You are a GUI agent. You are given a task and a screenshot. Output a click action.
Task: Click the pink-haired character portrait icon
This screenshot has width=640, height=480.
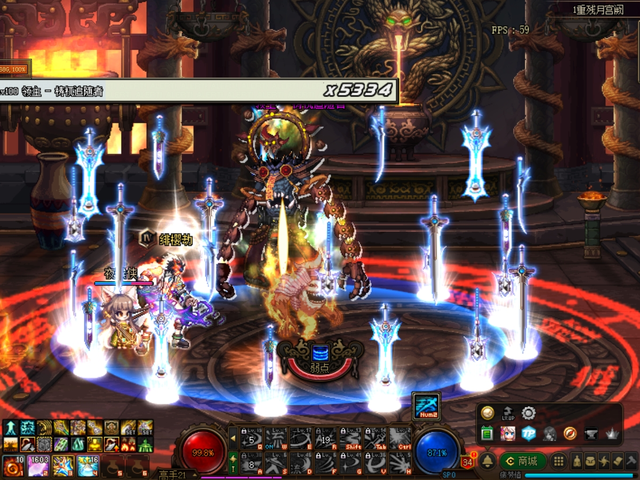(508, 433)
